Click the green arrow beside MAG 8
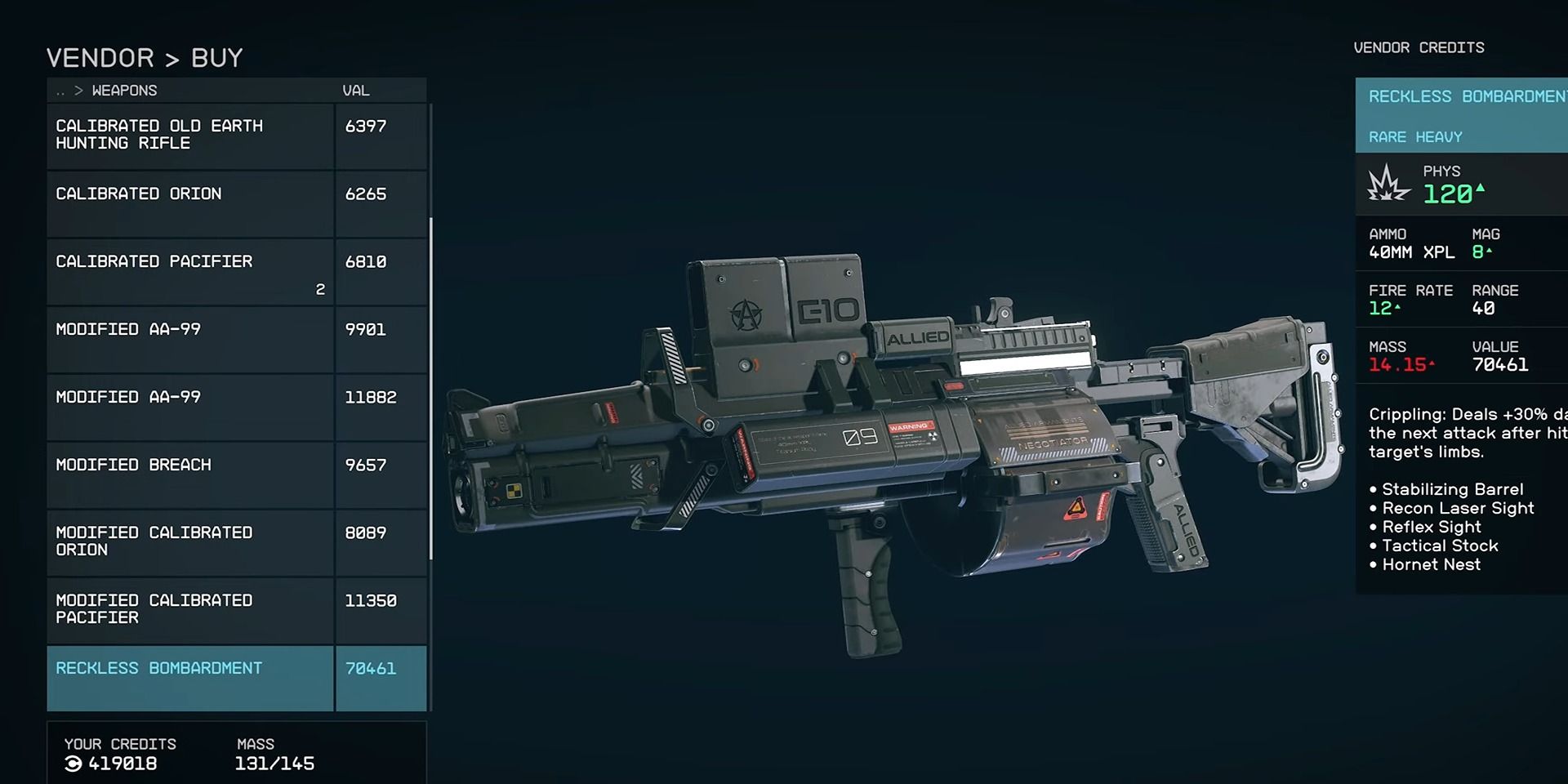1568x784 pixels. click(x=1489, y=250)
